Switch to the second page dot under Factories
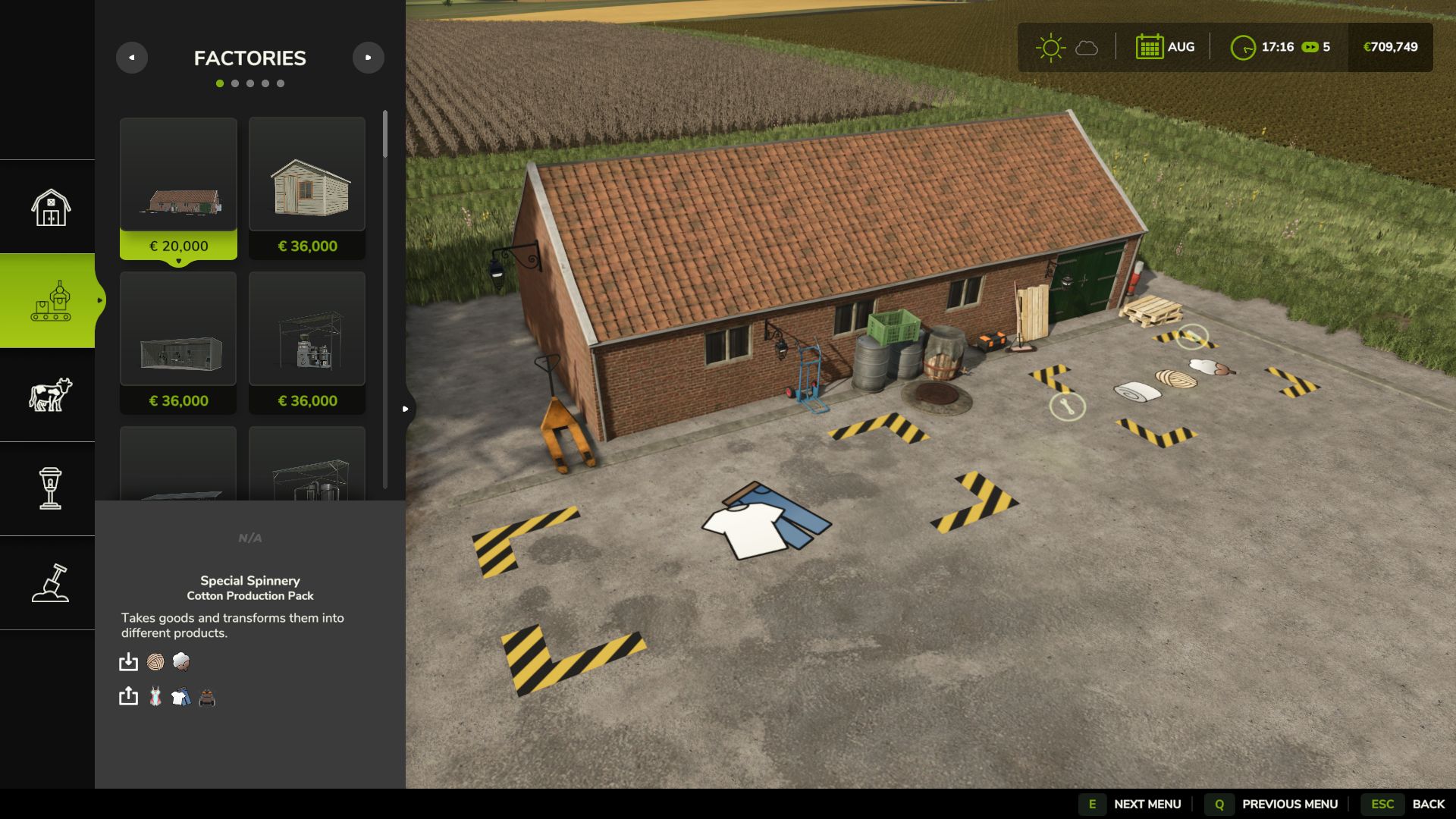 click(x=235, y=83)
